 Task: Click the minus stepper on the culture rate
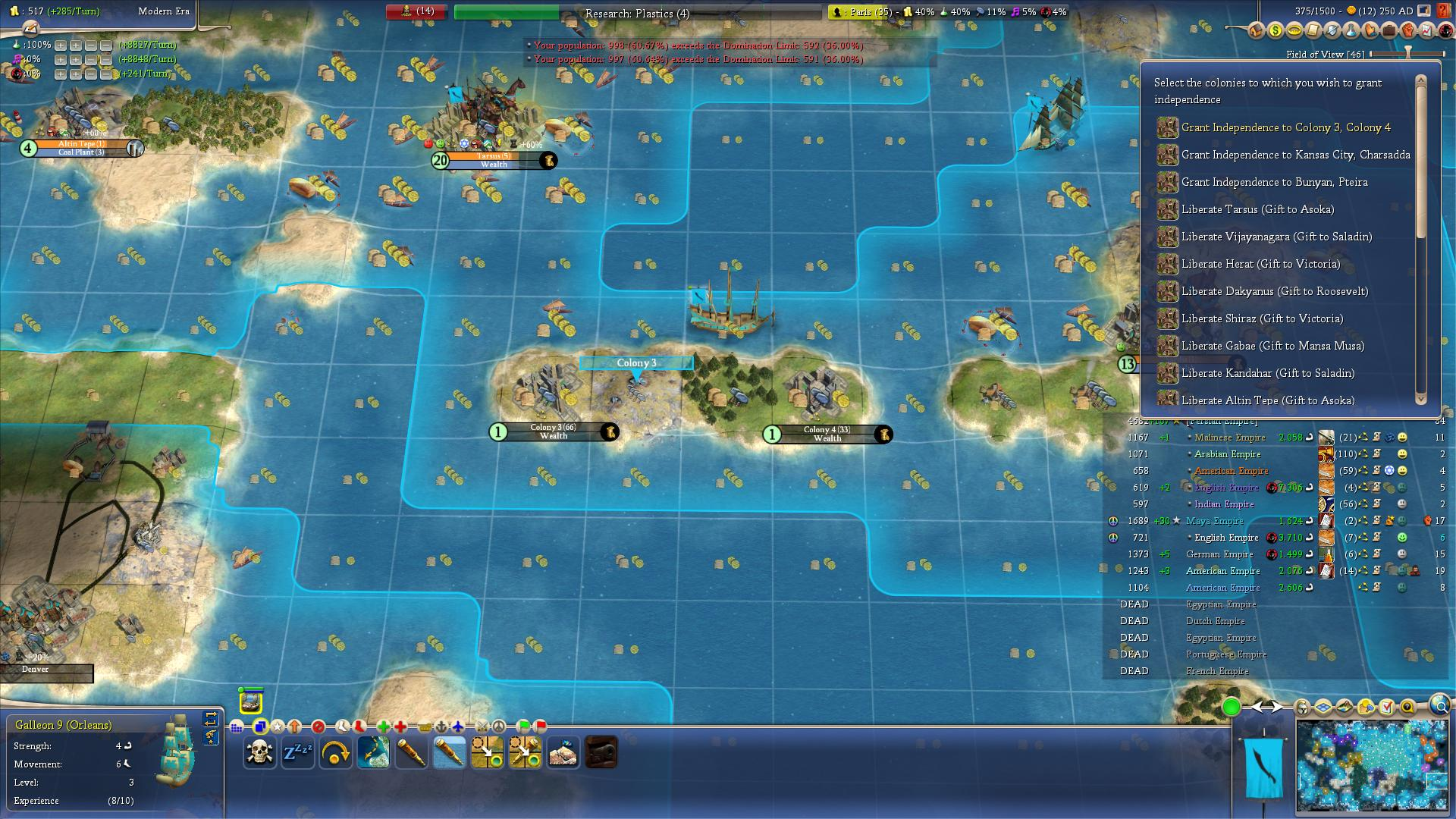coord(93,60)
